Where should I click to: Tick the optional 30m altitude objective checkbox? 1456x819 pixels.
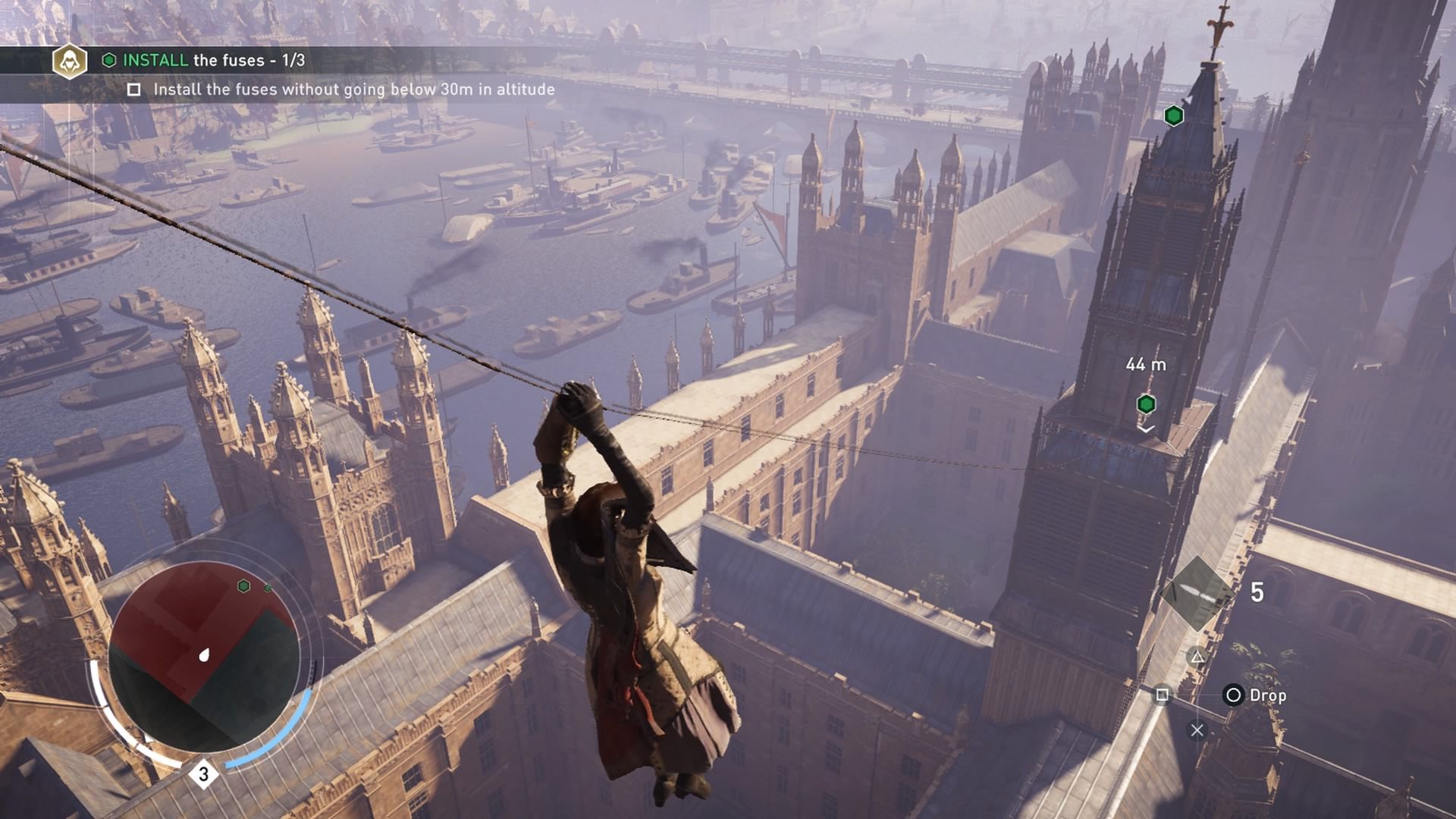point(134,90)
